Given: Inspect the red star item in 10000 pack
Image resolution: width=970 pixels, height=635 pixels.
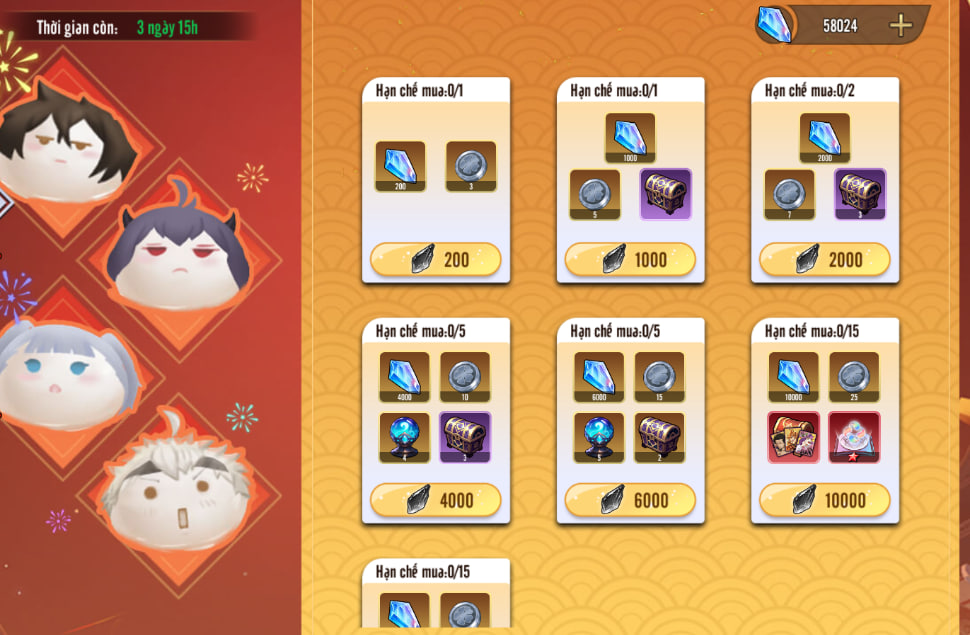Looking at the screenshot, I should pos(854,437).
